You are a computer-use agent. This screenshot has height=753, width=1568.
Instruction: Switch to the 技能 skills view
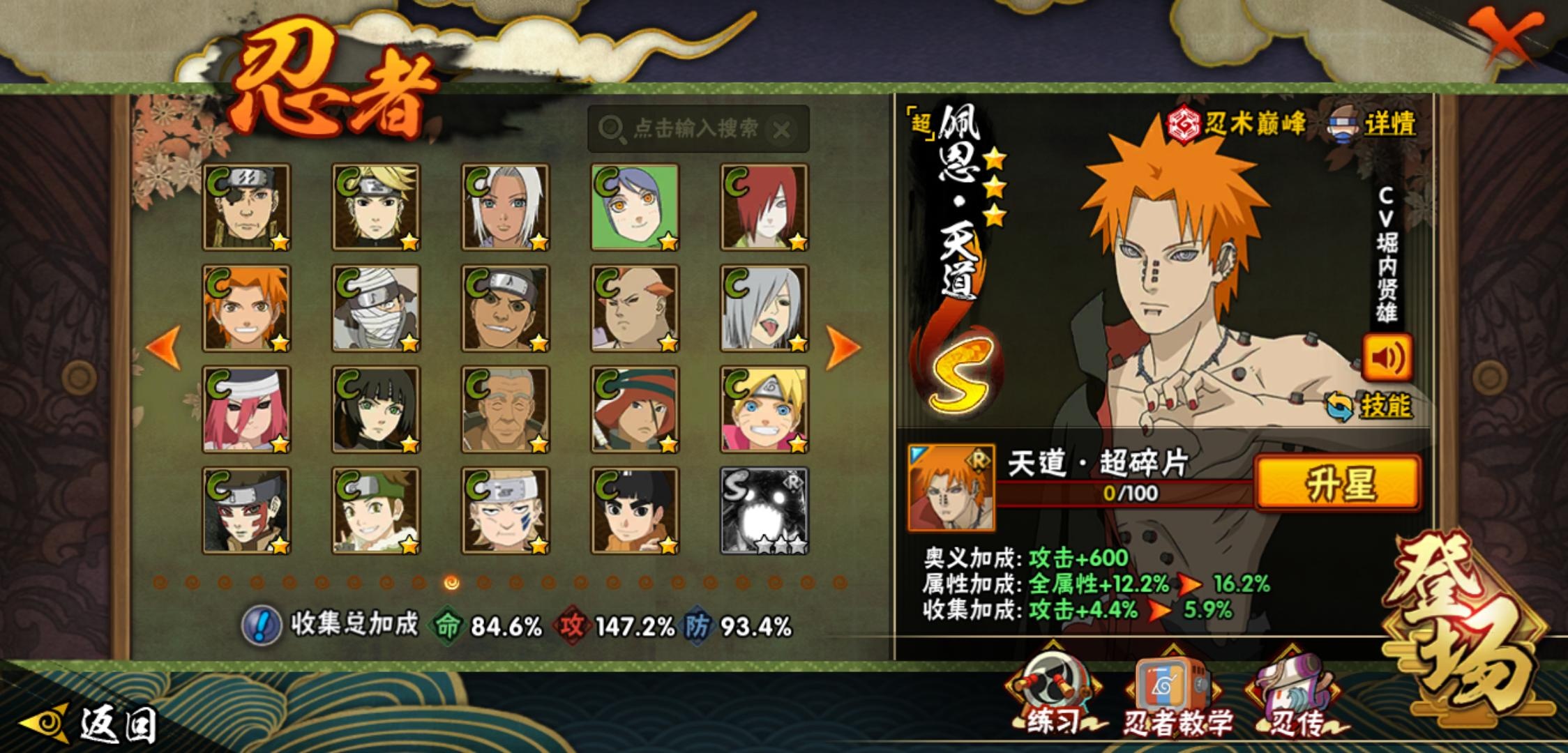(1371, 406)
